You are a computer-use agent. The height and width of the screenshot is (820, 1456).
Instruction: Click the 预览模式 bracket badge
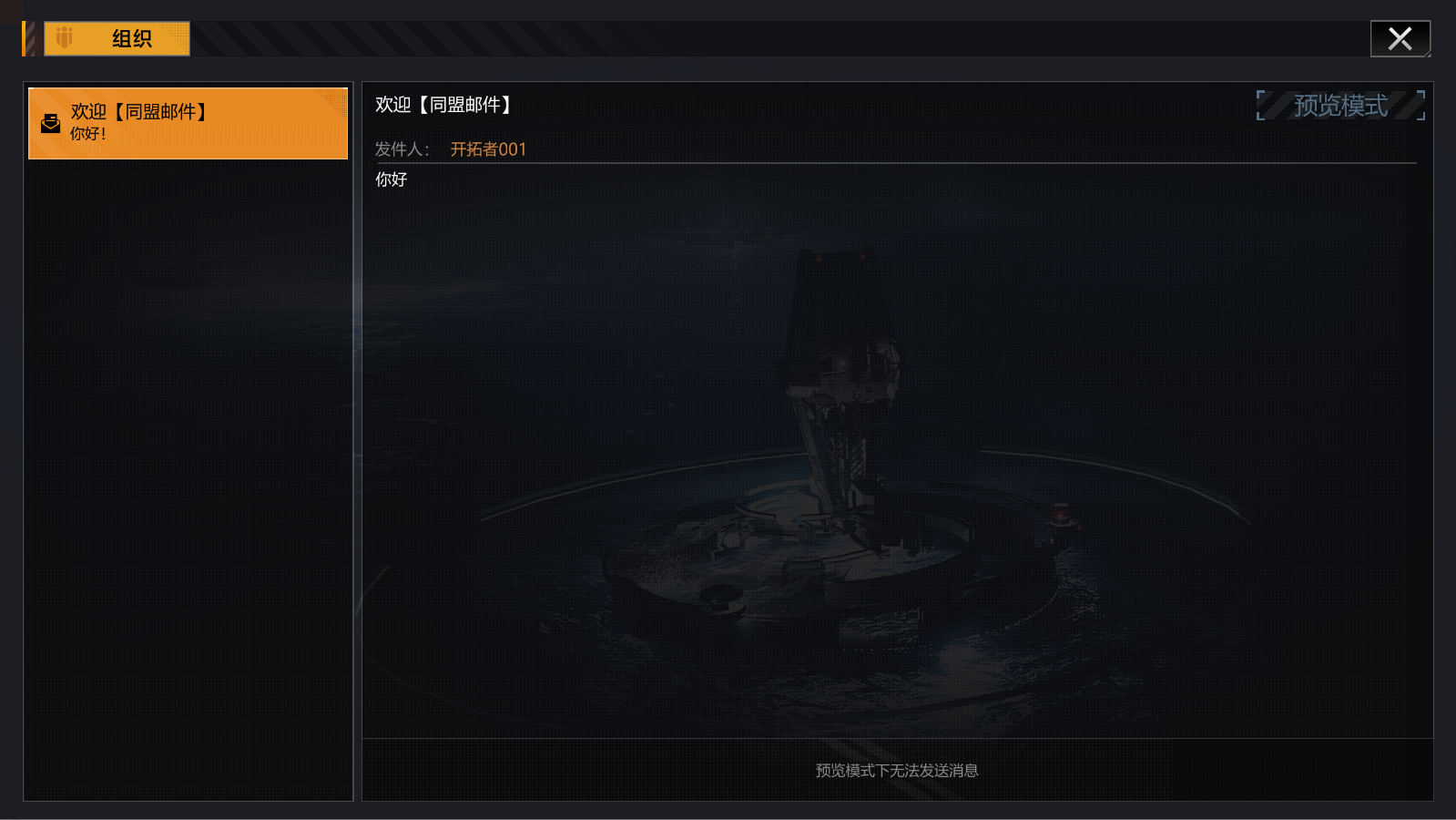click(x=1339, y=105)
